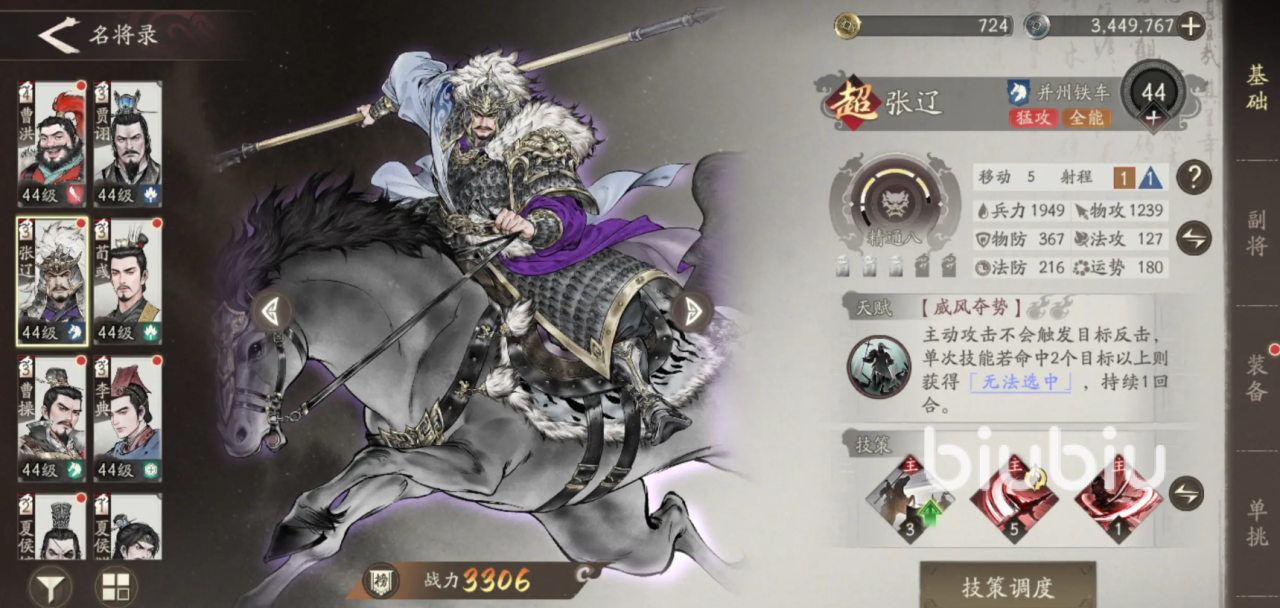This screenshot has height=608, width=1280.
Task: Add more silver currency with plus button
Action: click(1190, 26)
